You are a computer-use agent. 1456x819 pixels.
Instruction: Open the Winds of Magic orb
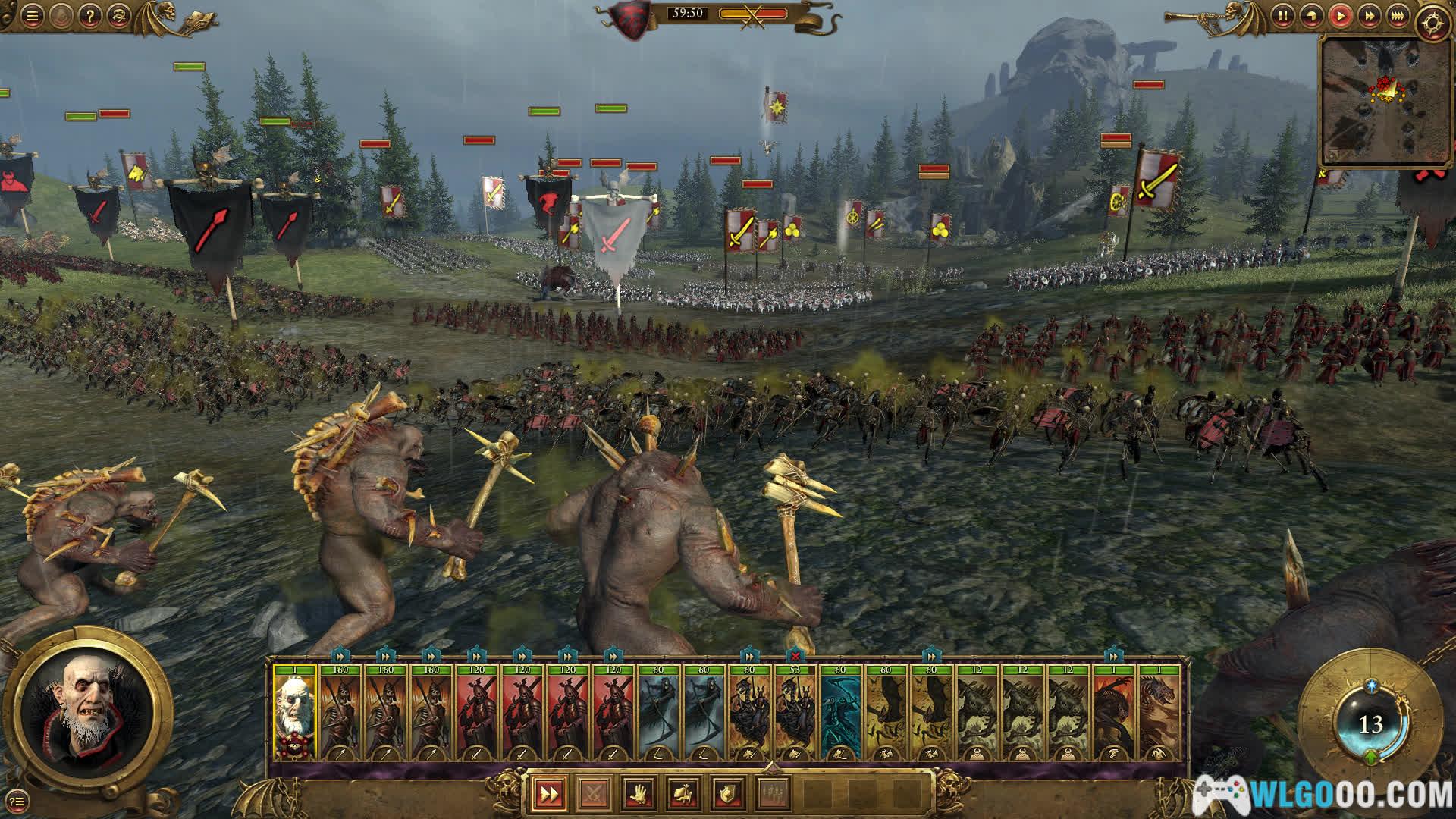(x=1370, y=724)
